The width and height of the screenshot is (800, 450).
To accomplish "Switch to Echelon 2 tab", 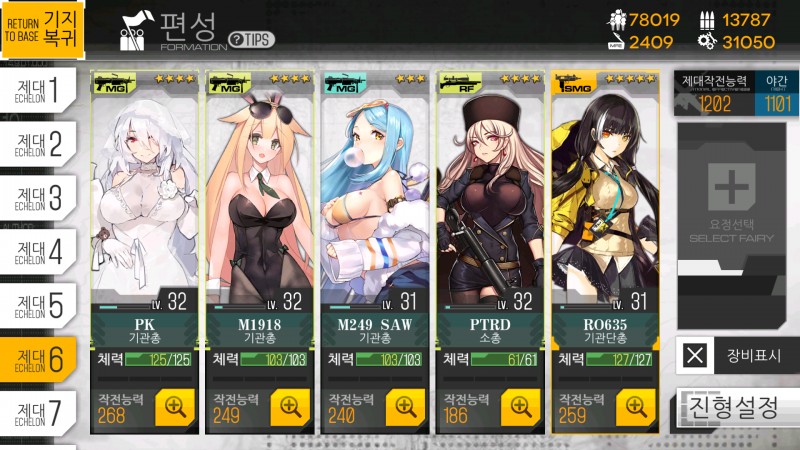I will tap(39, 145).
